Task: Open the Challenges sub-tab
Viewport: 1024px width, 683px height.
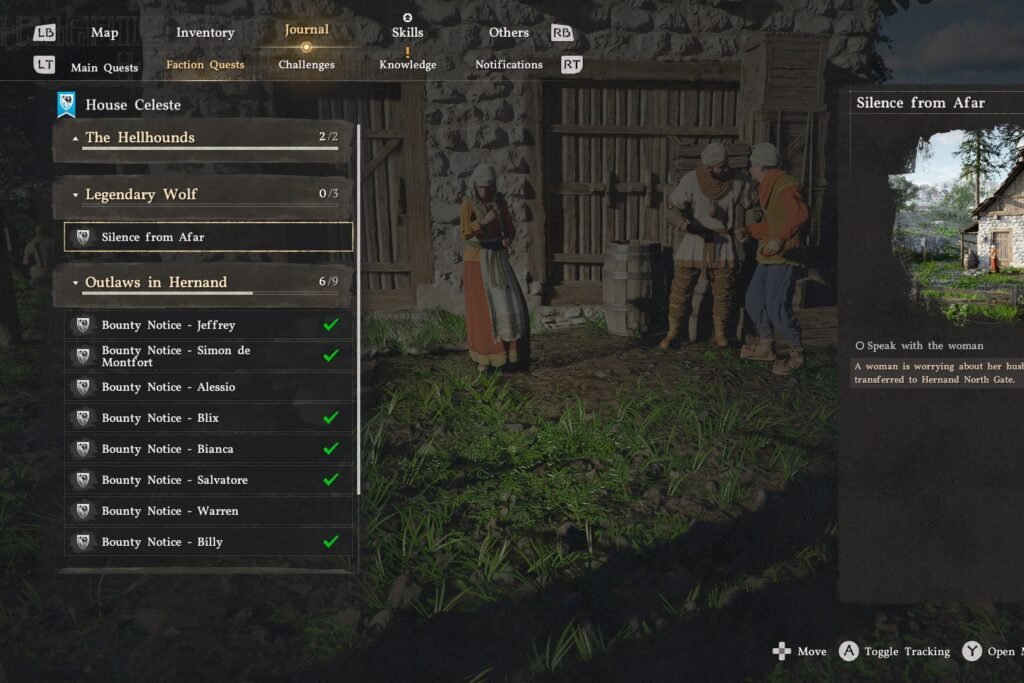Action: pyautogui.click(x=306, y=65)
